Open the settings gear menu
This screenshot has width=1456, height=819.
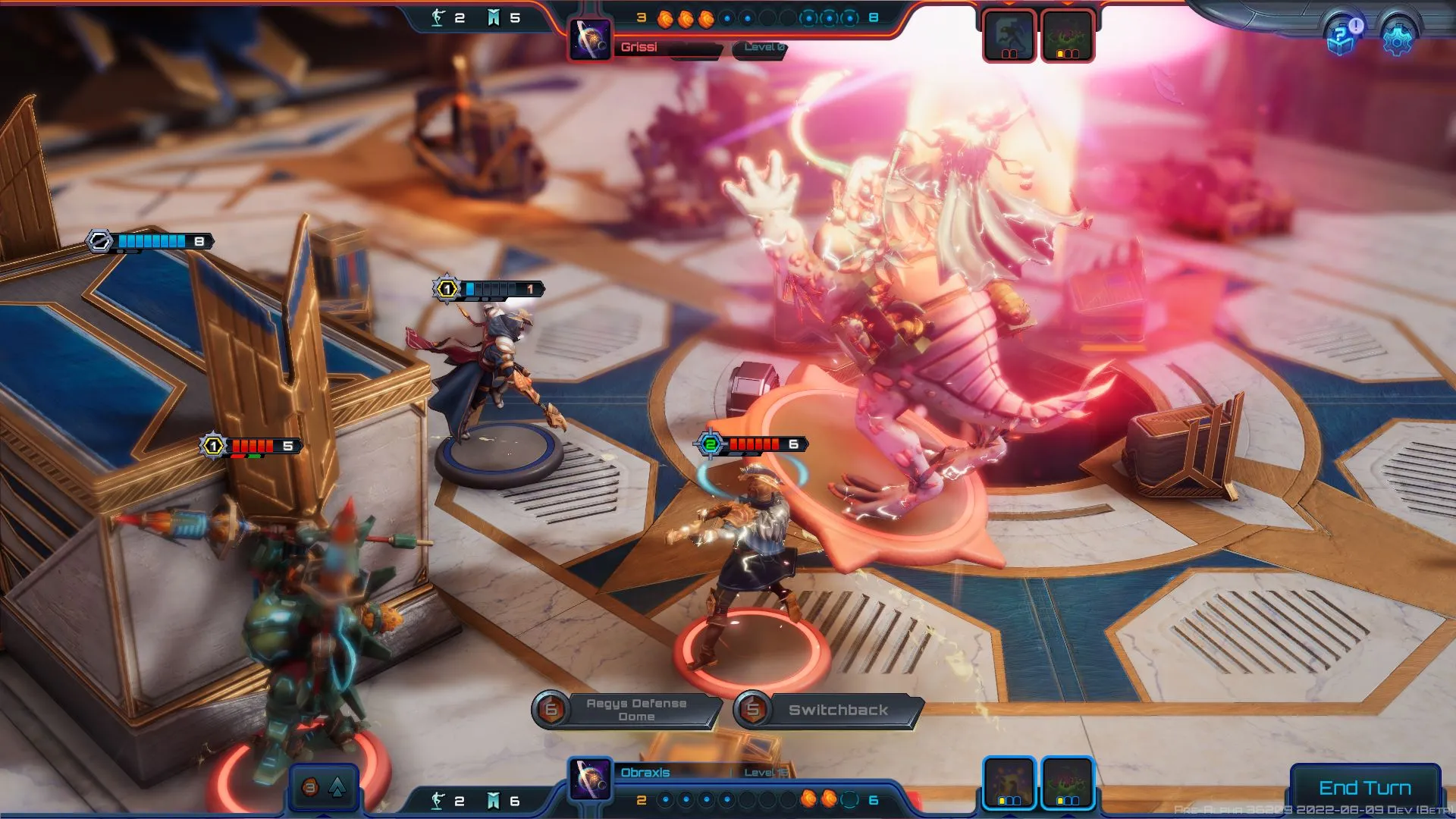[1397, 37]
